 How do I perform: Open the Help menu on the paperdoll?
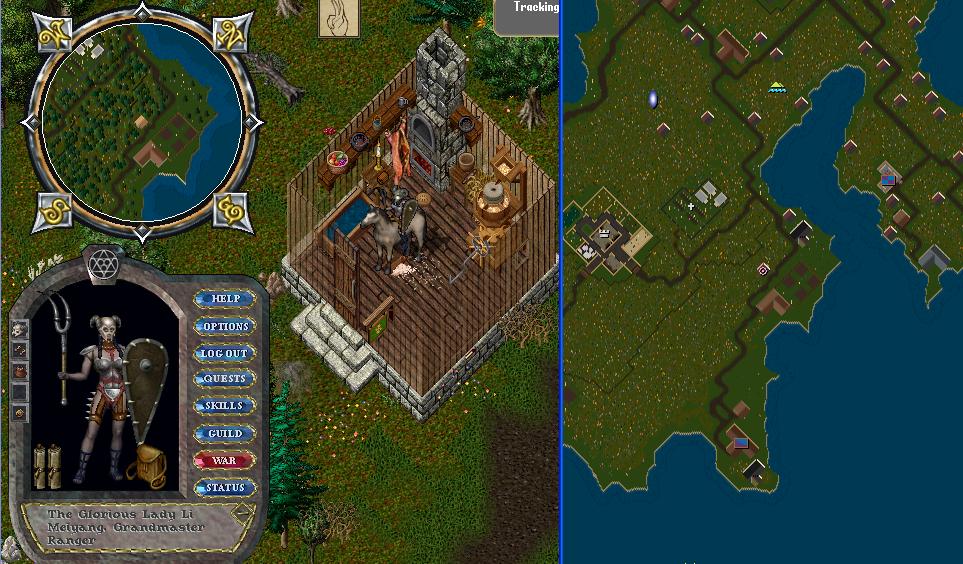tap(225, 299)
